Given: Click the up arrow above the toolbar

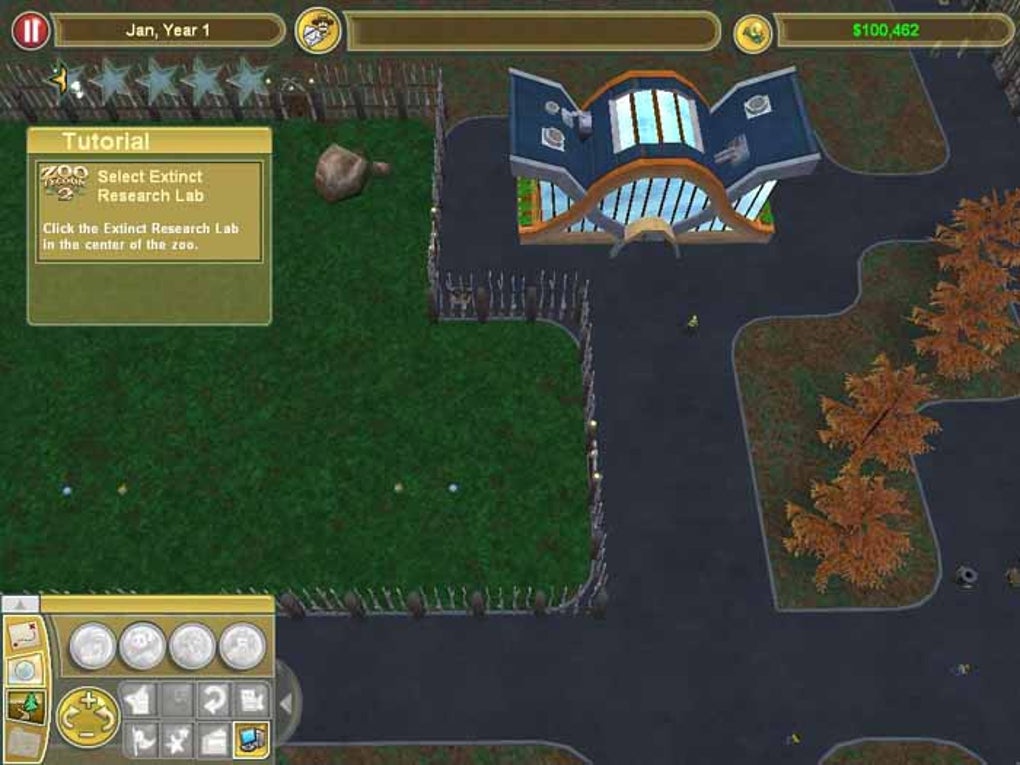Looking at the screenshot, I should (20, 604).
